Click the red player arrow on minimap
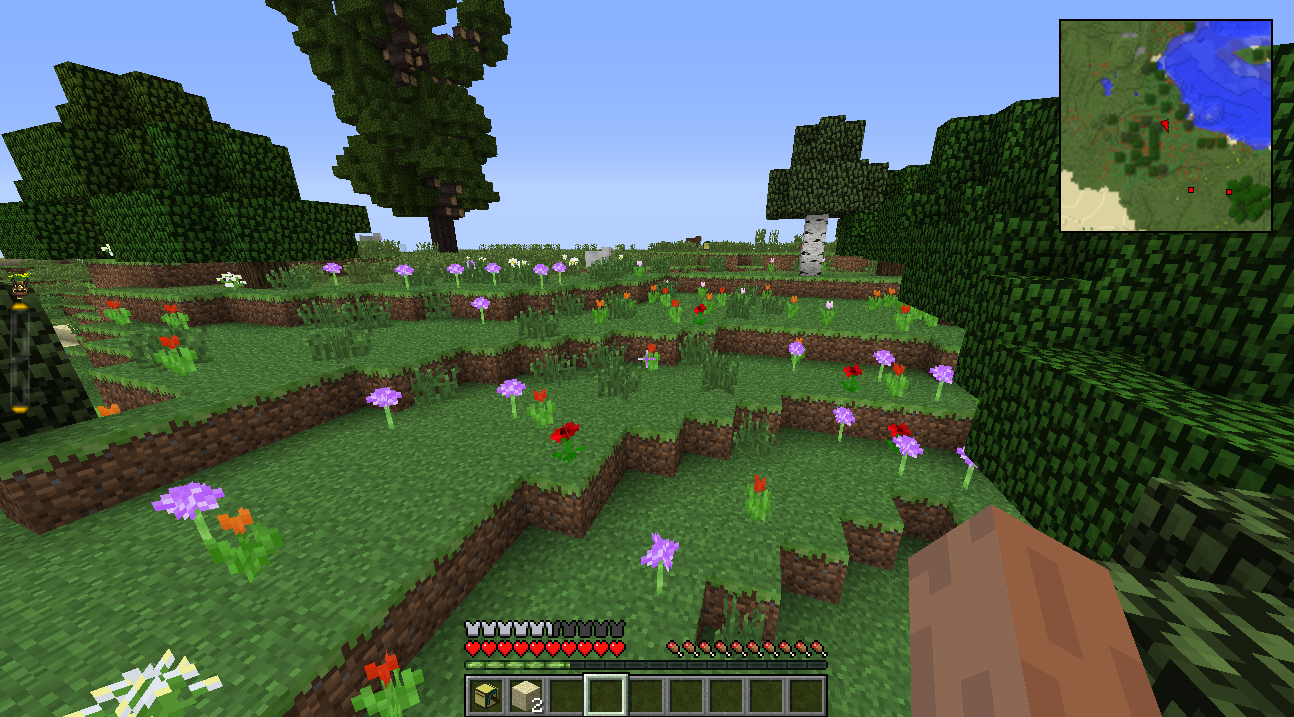 coord(1164,125)
